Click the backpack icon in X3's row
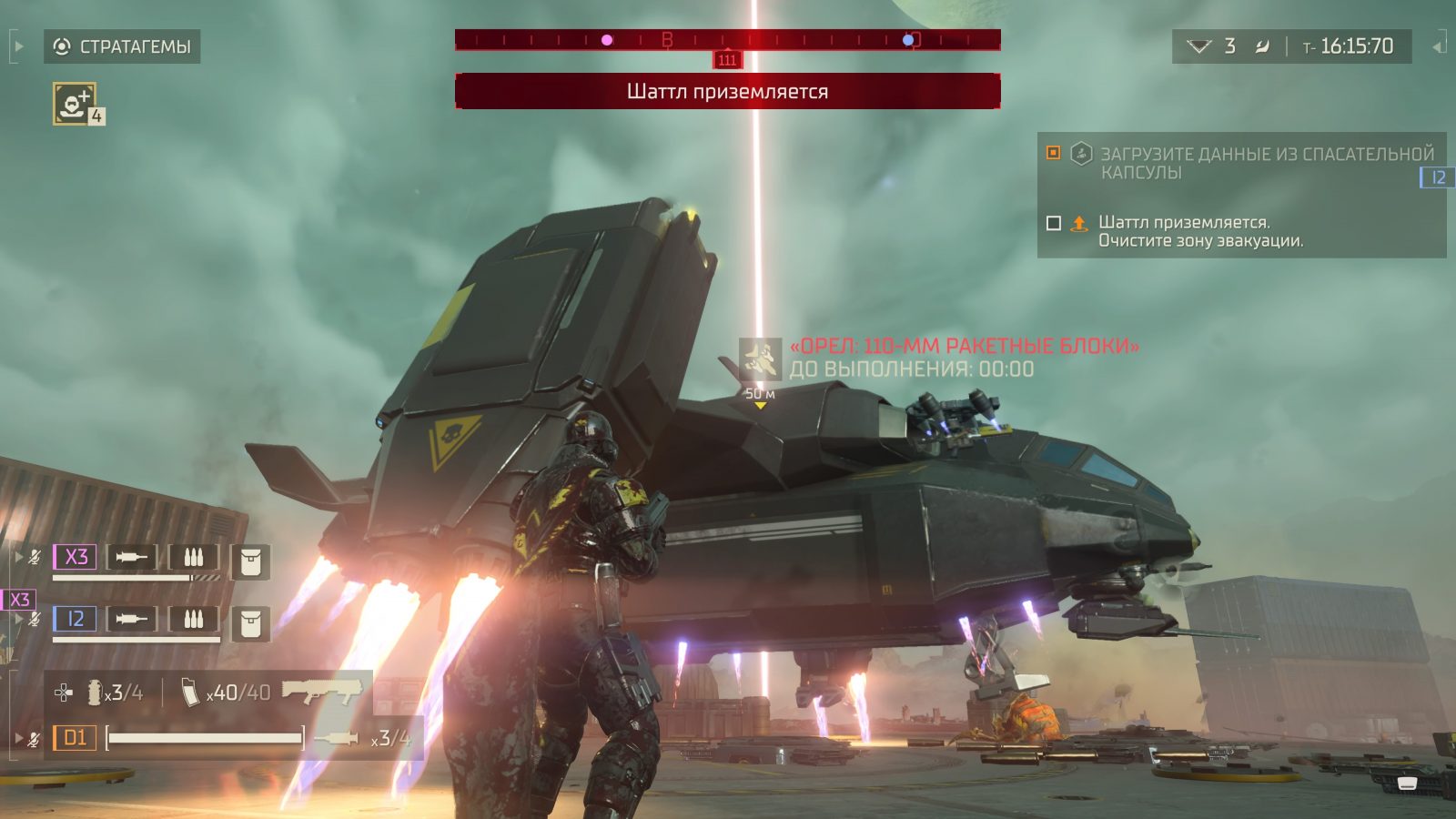Screen dimensions: 1456x819 tap(250, 561)
